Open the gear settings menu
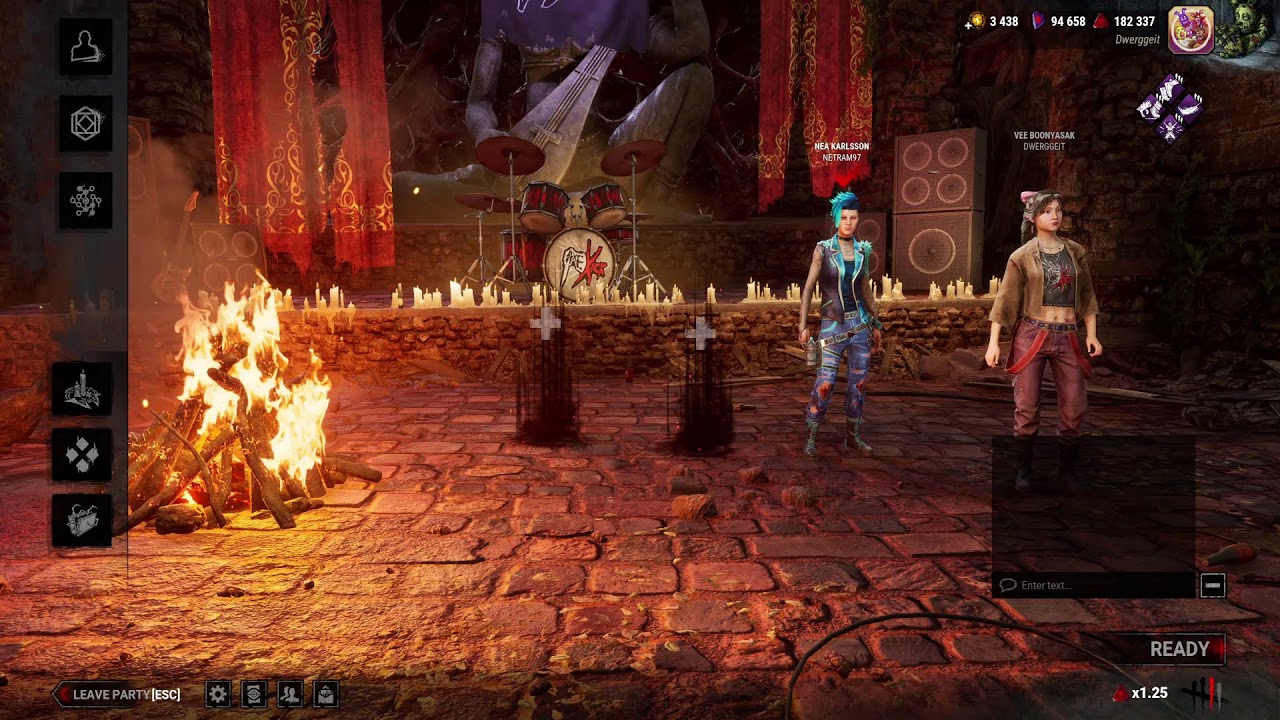Viewport: 1280px width, 720px height. (x=218, y=694)
